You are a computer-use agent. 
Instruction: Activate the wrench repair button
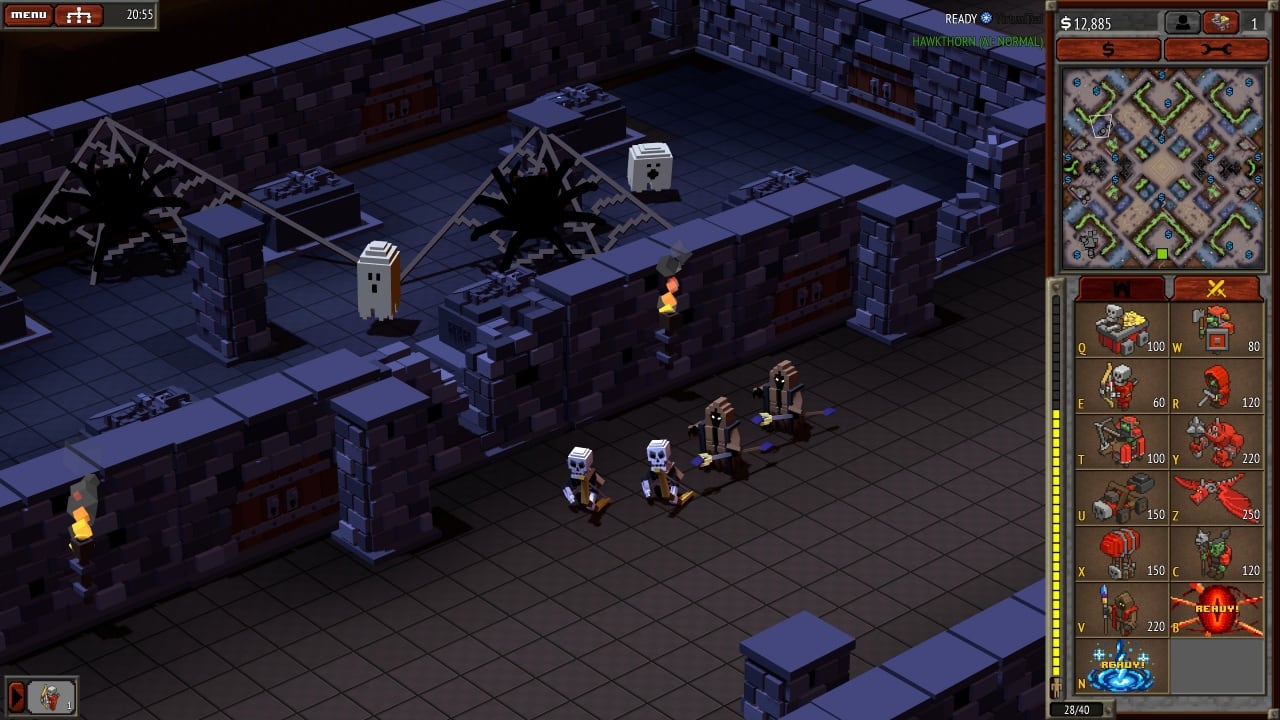1215,49
